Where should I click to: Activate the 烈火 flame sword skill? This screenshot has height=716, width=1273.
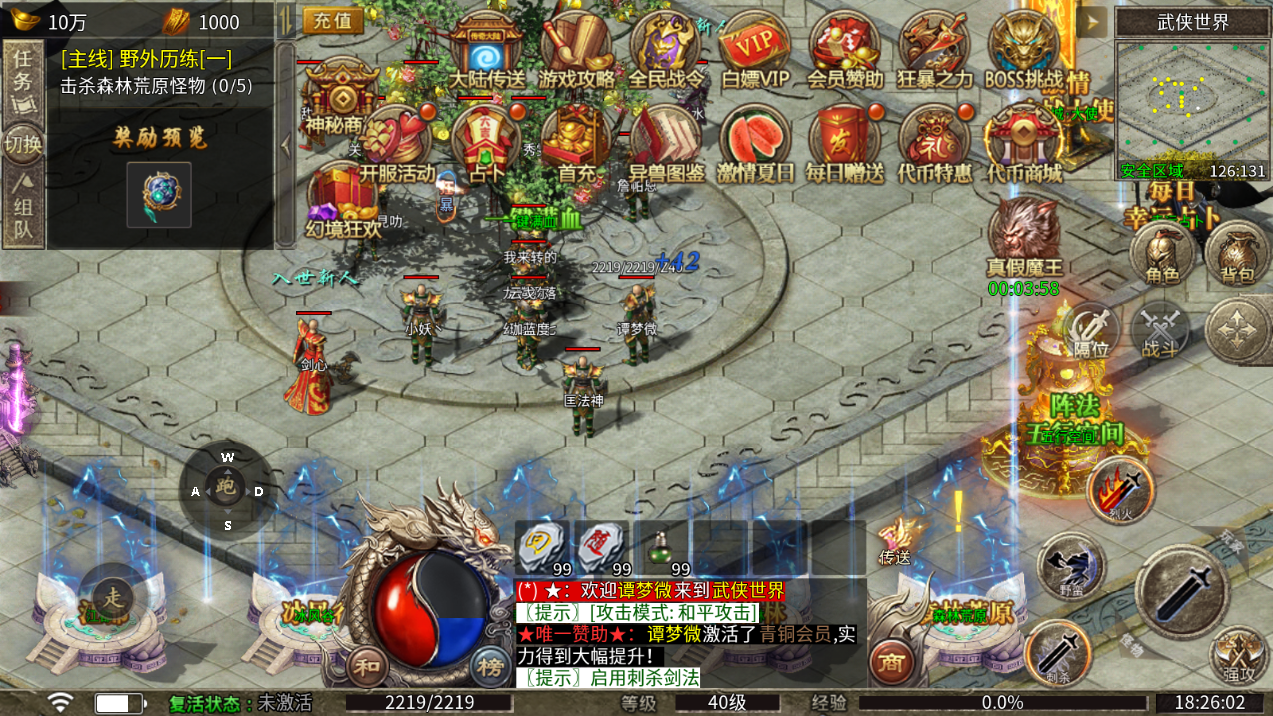coord(1121,489)
